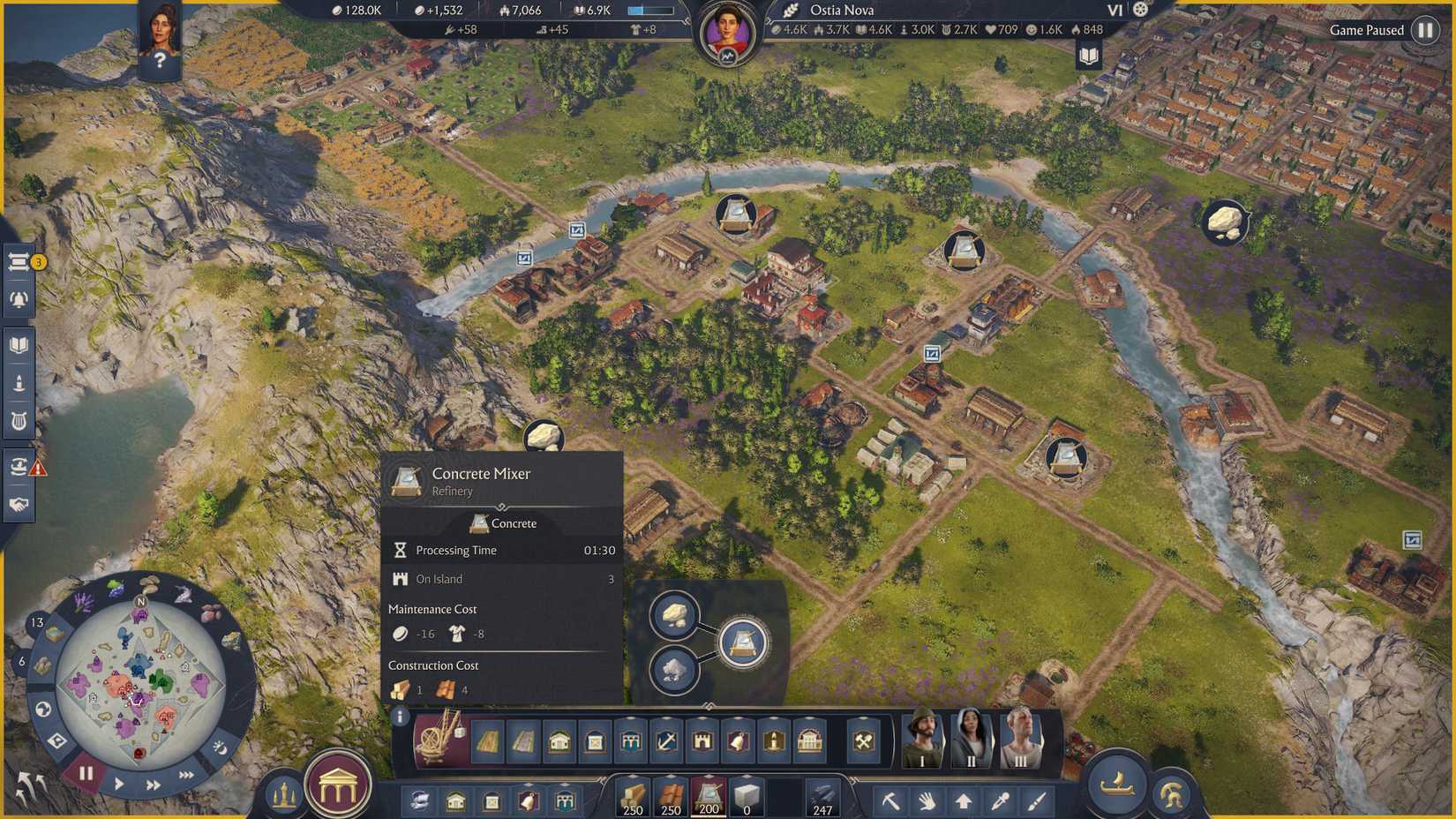This screenshot has width=1456, height=819.
Task: Click the task list icon showing badge 3
Action: 19,261
